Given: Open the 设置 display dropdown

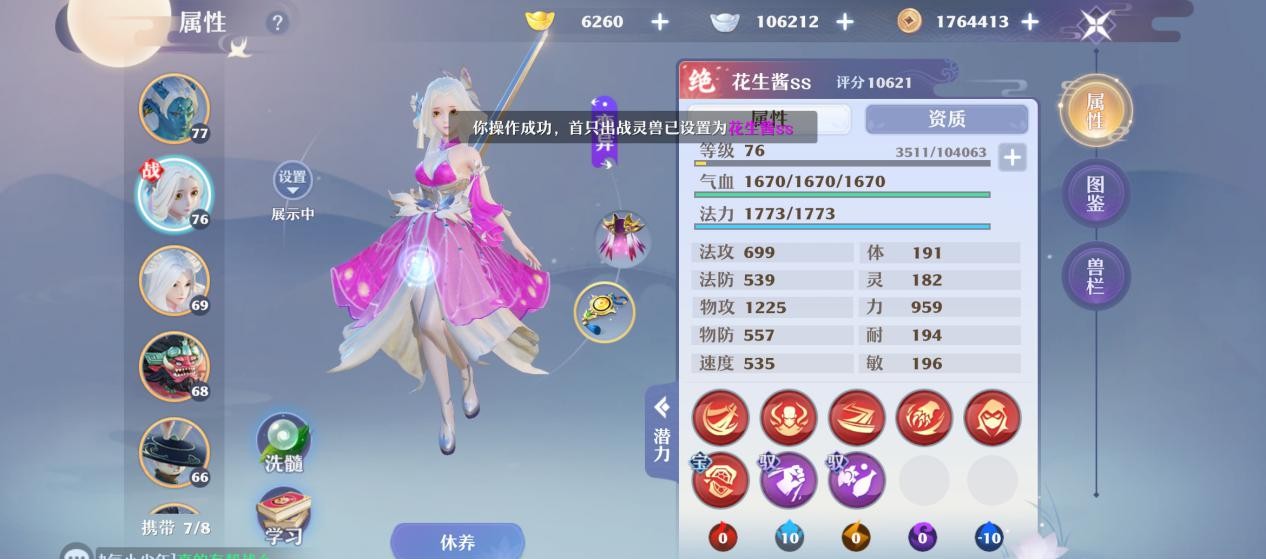Looking at the screenshot, I should [292, 181].
